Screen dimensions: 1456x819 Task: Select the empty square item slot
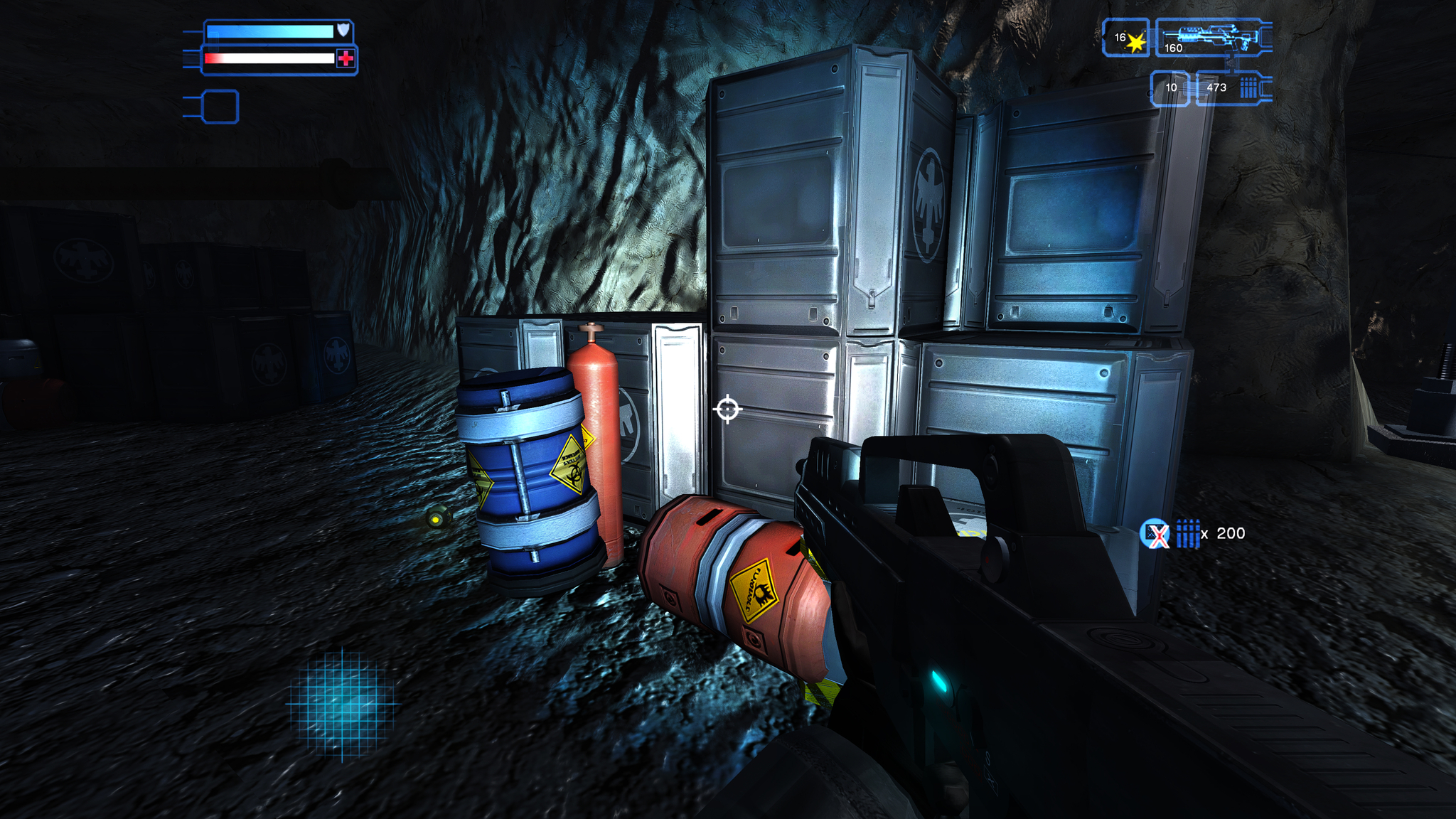(x=220, y=107)
